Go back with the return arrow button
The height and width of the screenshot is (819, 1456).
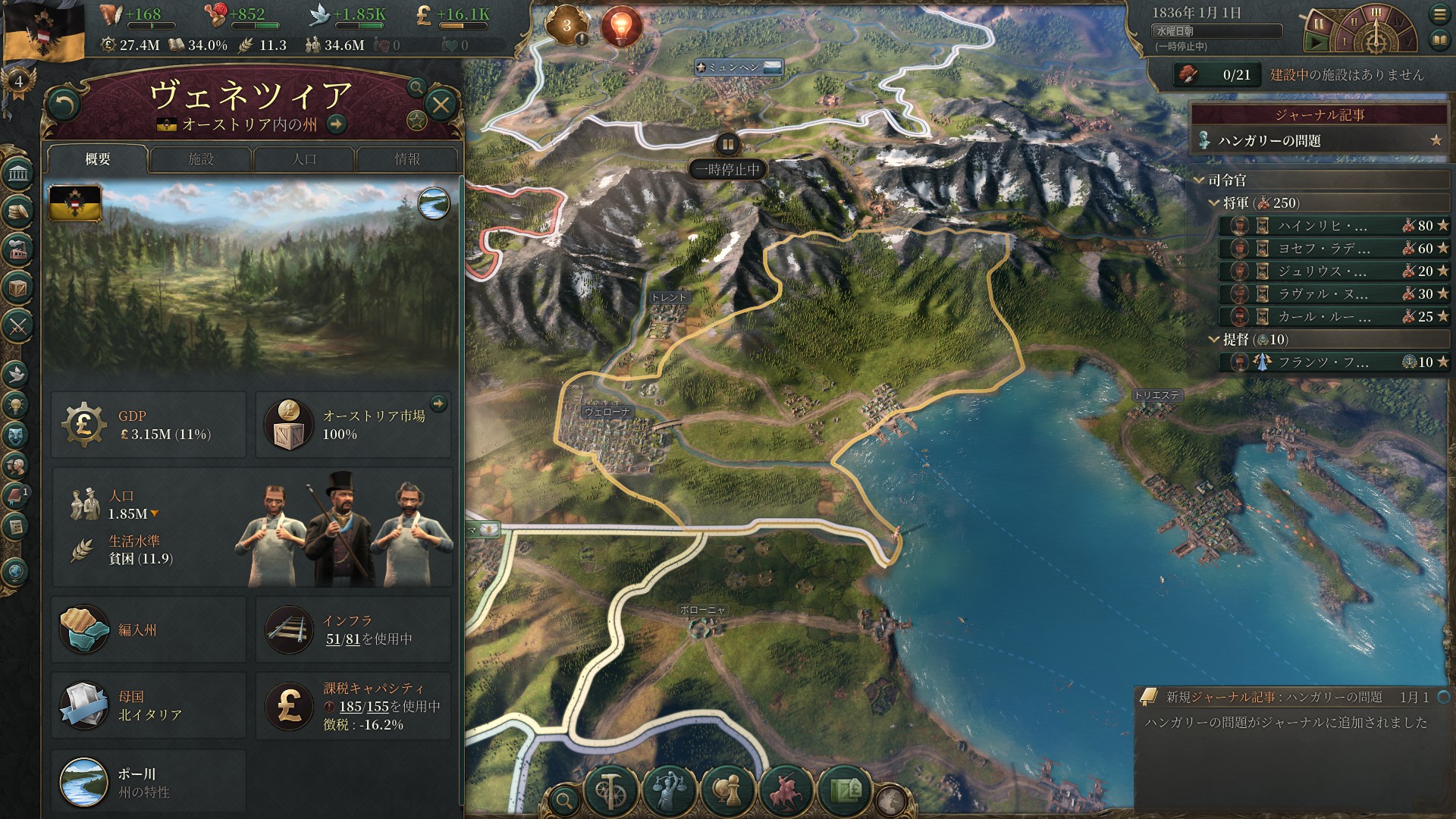(x=63, y=105)
